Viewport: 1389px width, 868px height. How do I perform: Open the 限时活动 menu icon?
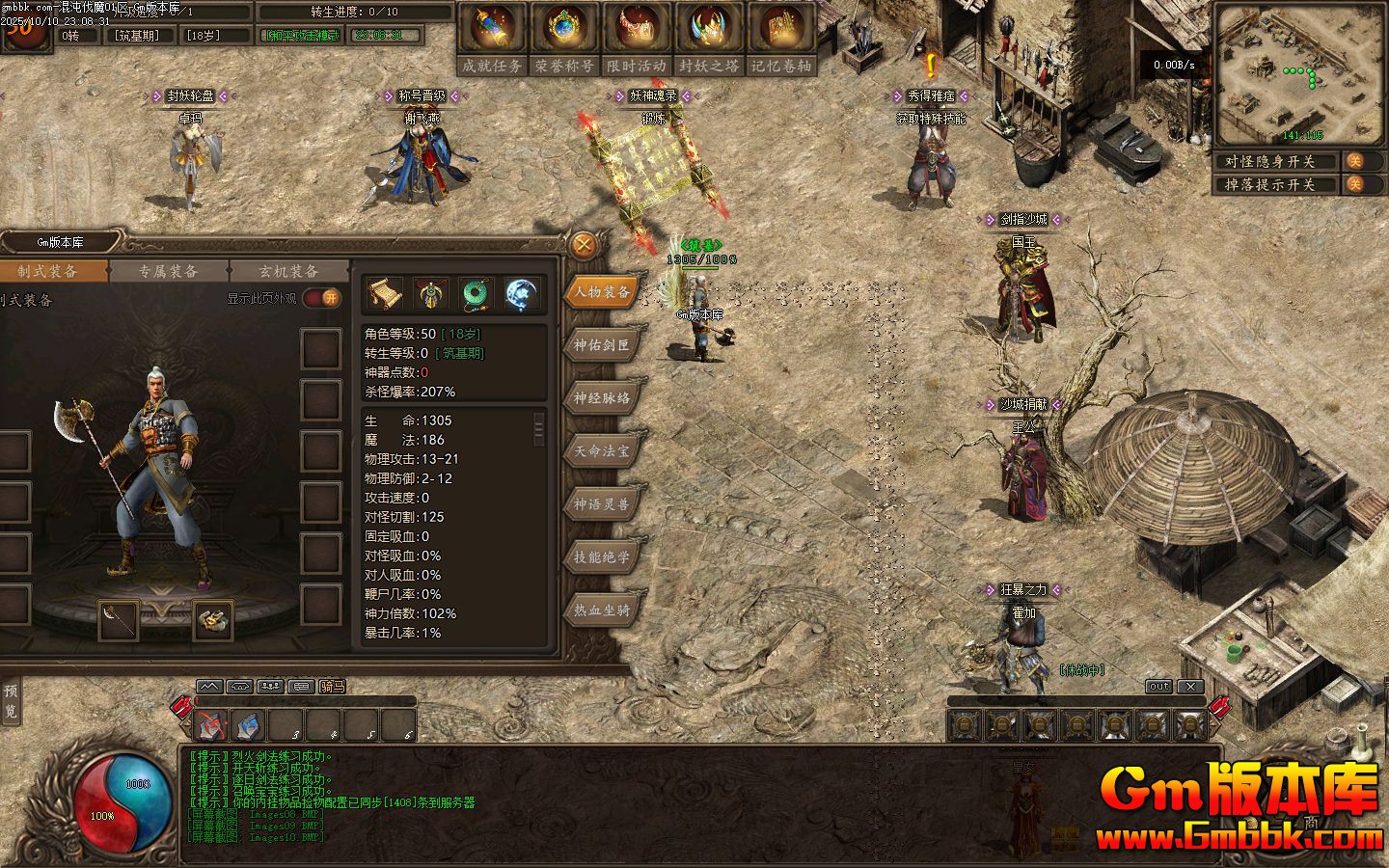[637, 39]
